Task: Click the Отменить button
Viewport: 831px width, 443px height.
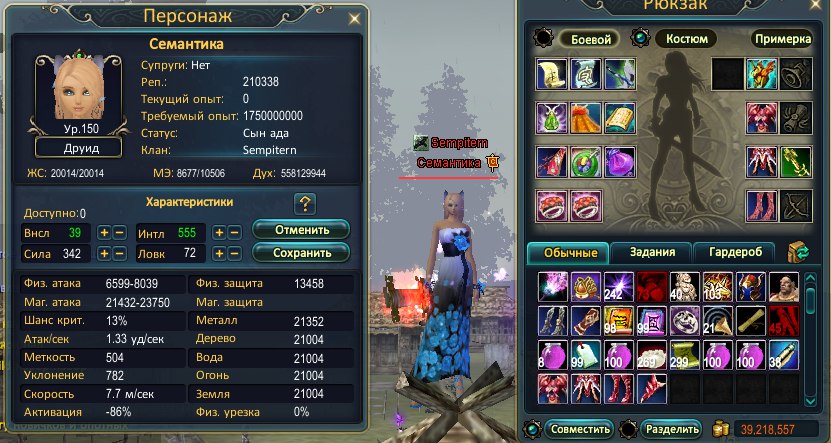Action: point(301,229)
